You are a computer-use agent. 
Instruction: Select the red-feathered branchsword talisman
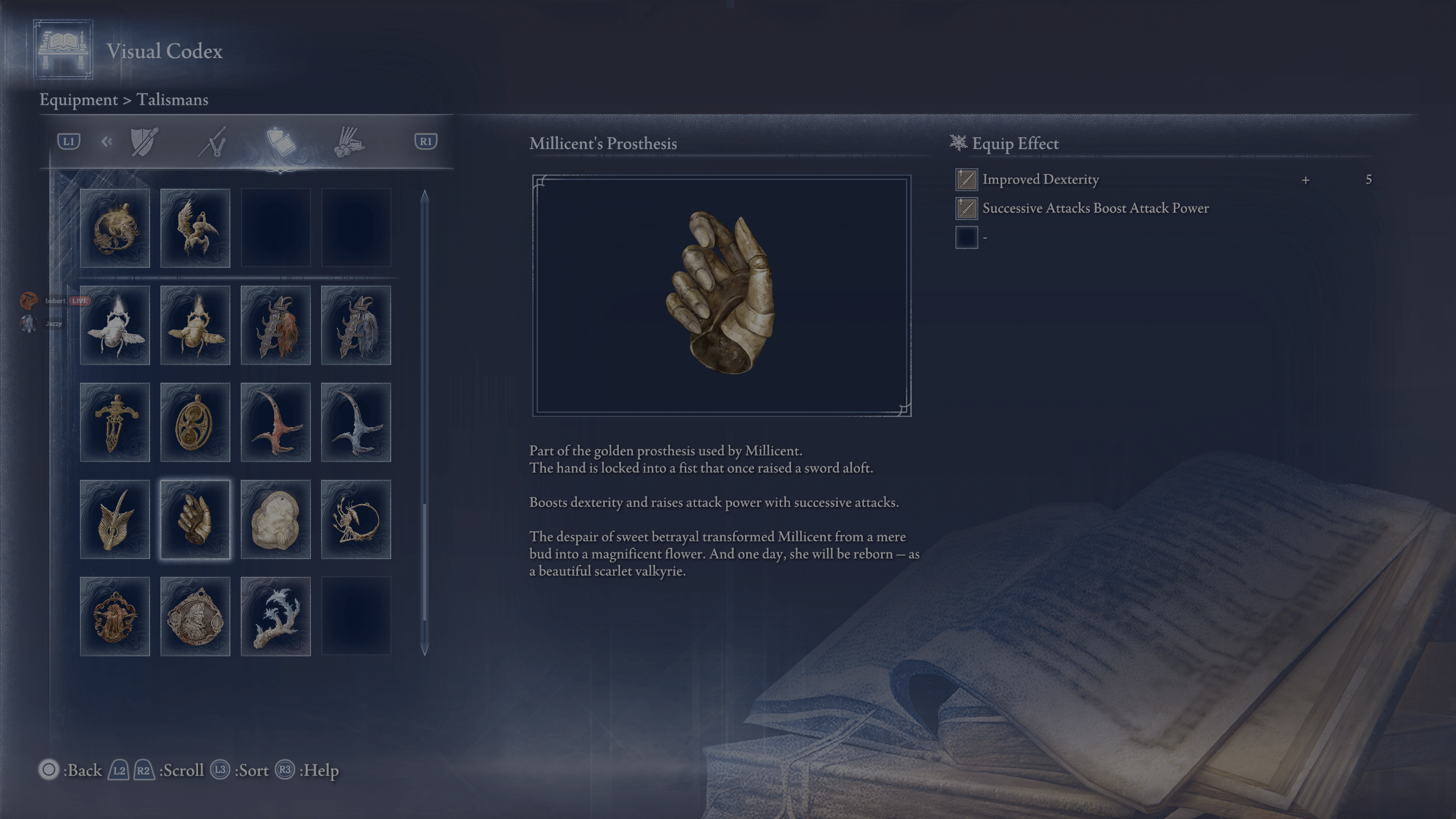[x=276, y=325]
